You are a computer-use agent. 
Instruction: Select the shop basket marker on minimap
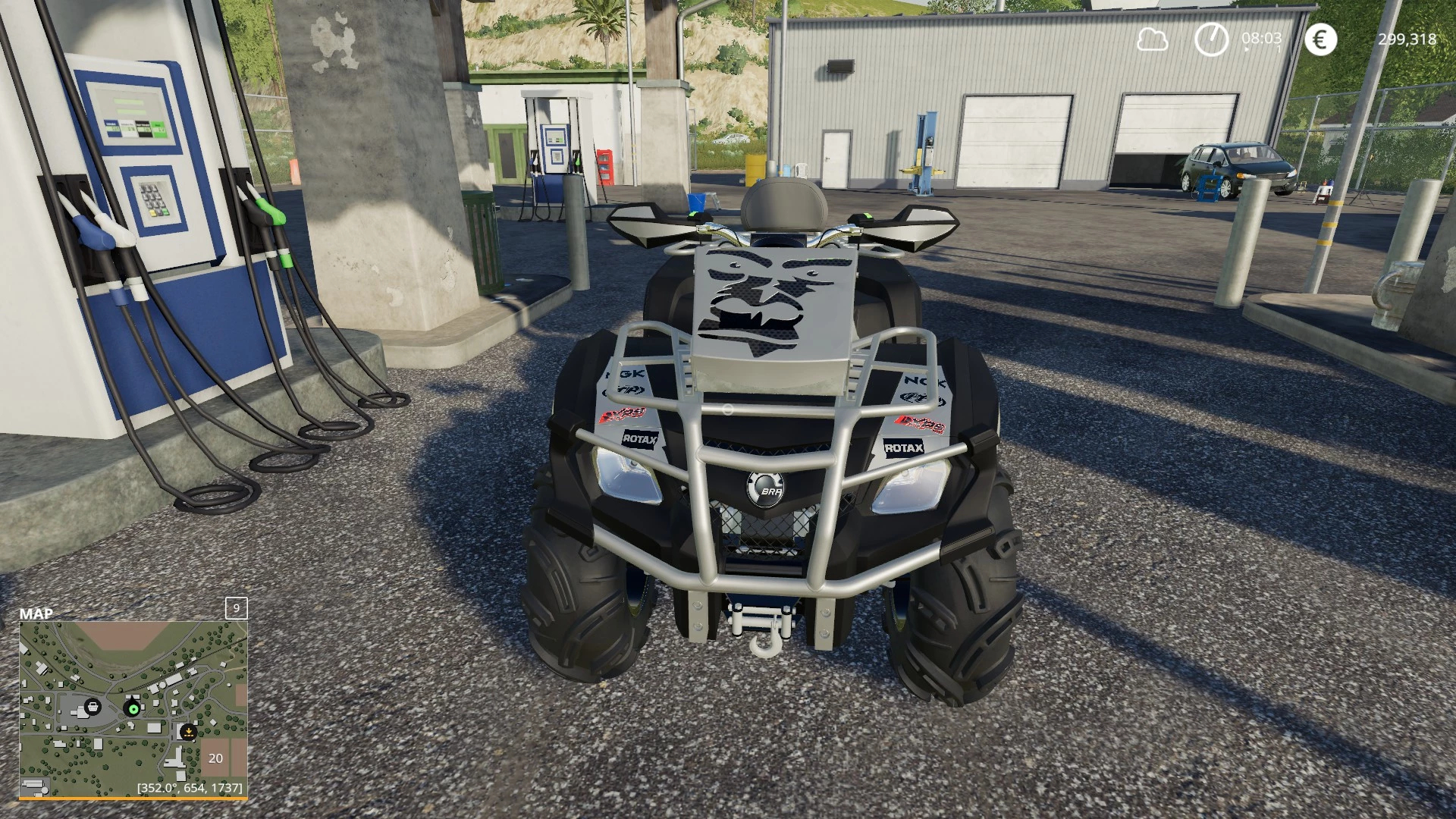(x=93, y=707)
